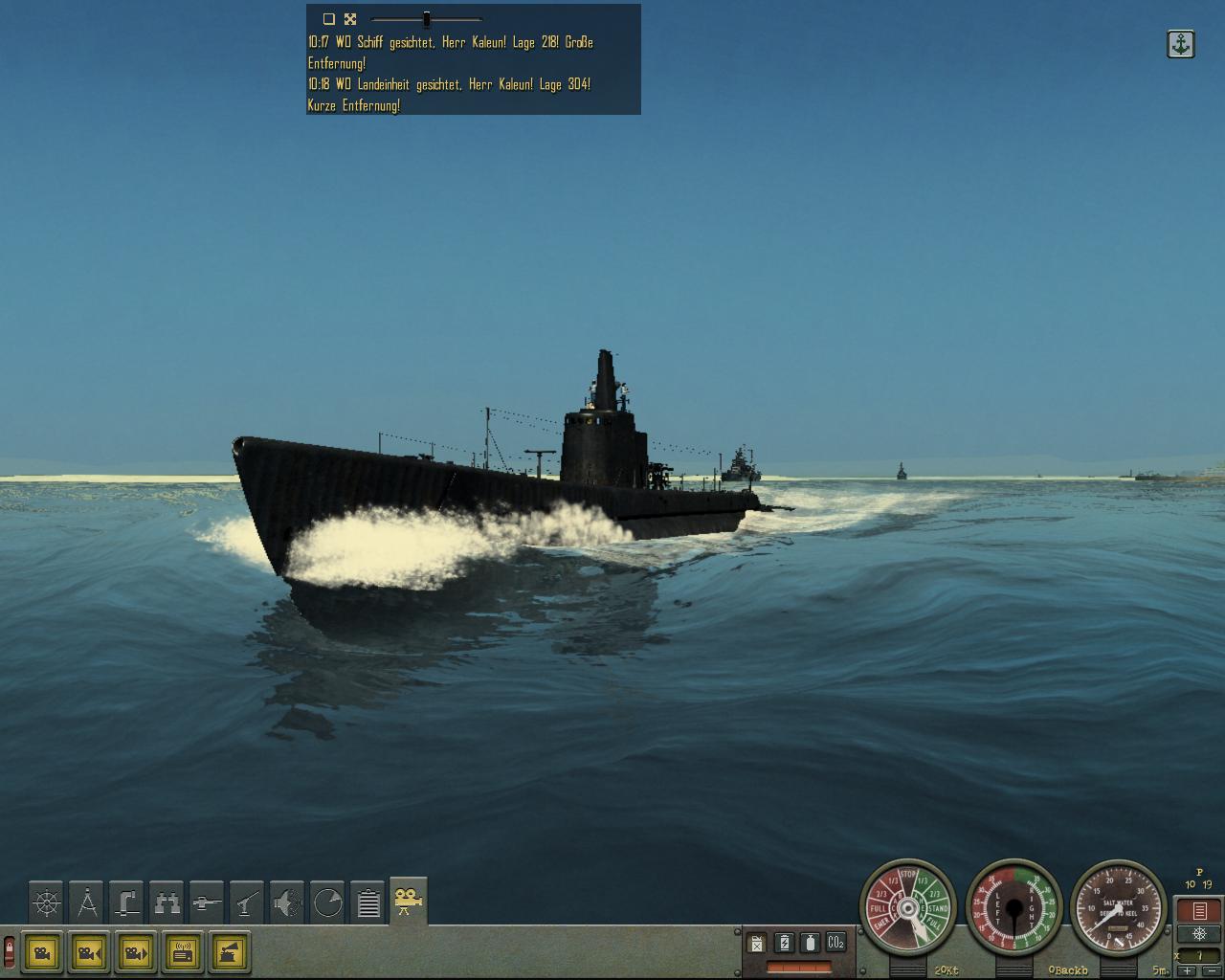Open the deck gun orders tab
The height and width of the screenshot is (980, 1225).
click(x=247, y=902)
